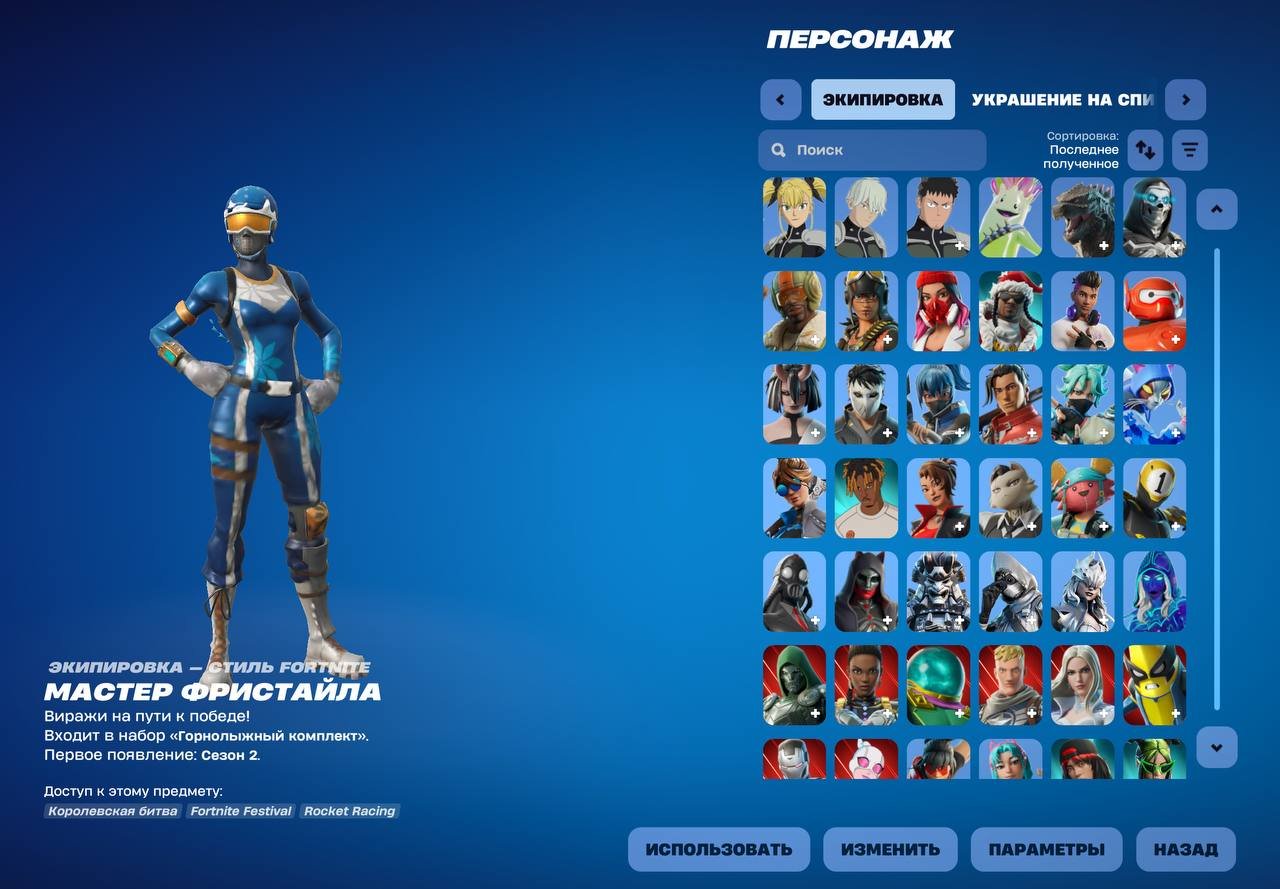Select the Mysterio skin icon
1280x889 pixels.
(x=938, y=685)
